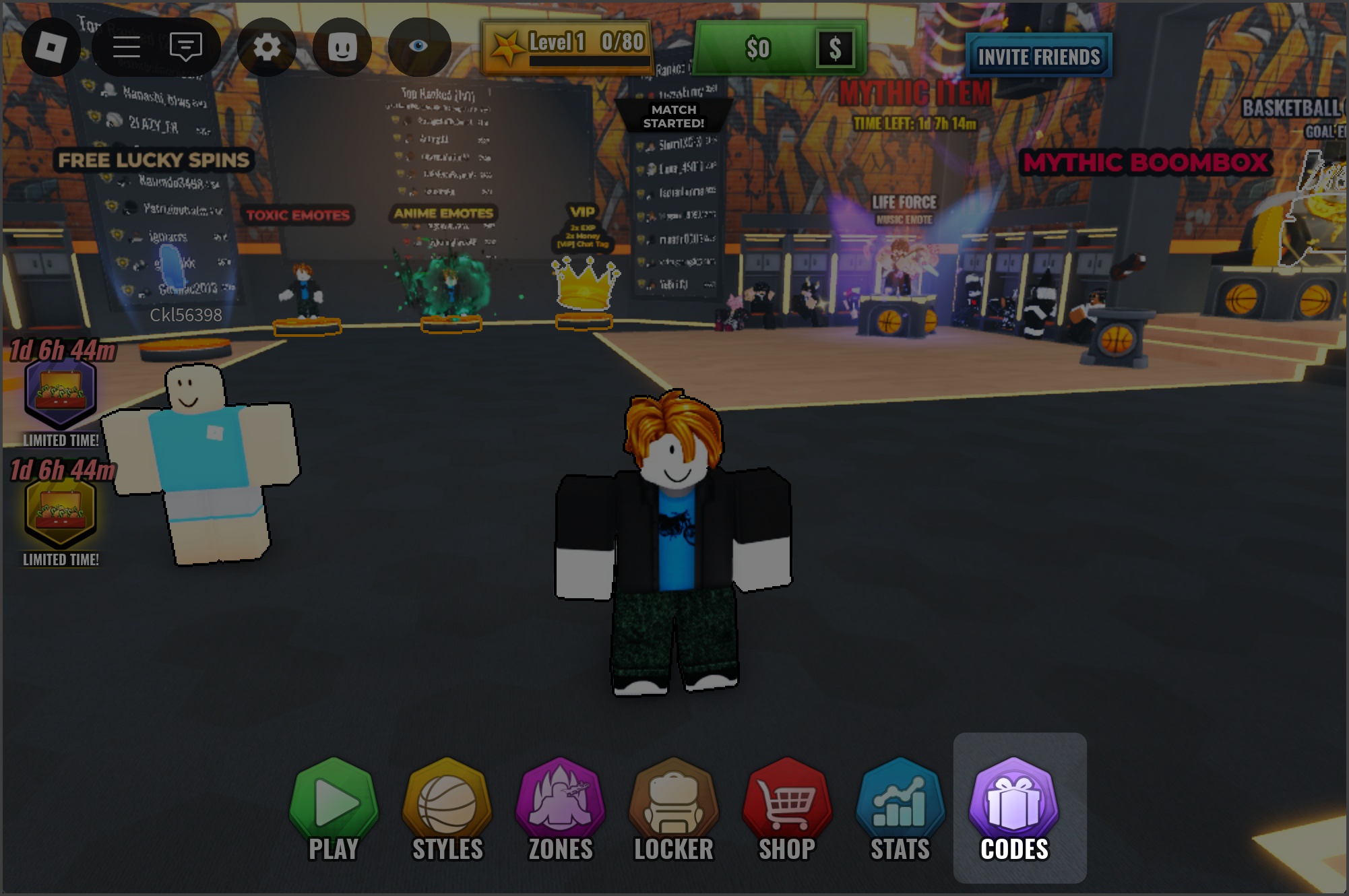Open the Locker backpack
Viewport: 1349px width, 896px height.
(673, 809)
